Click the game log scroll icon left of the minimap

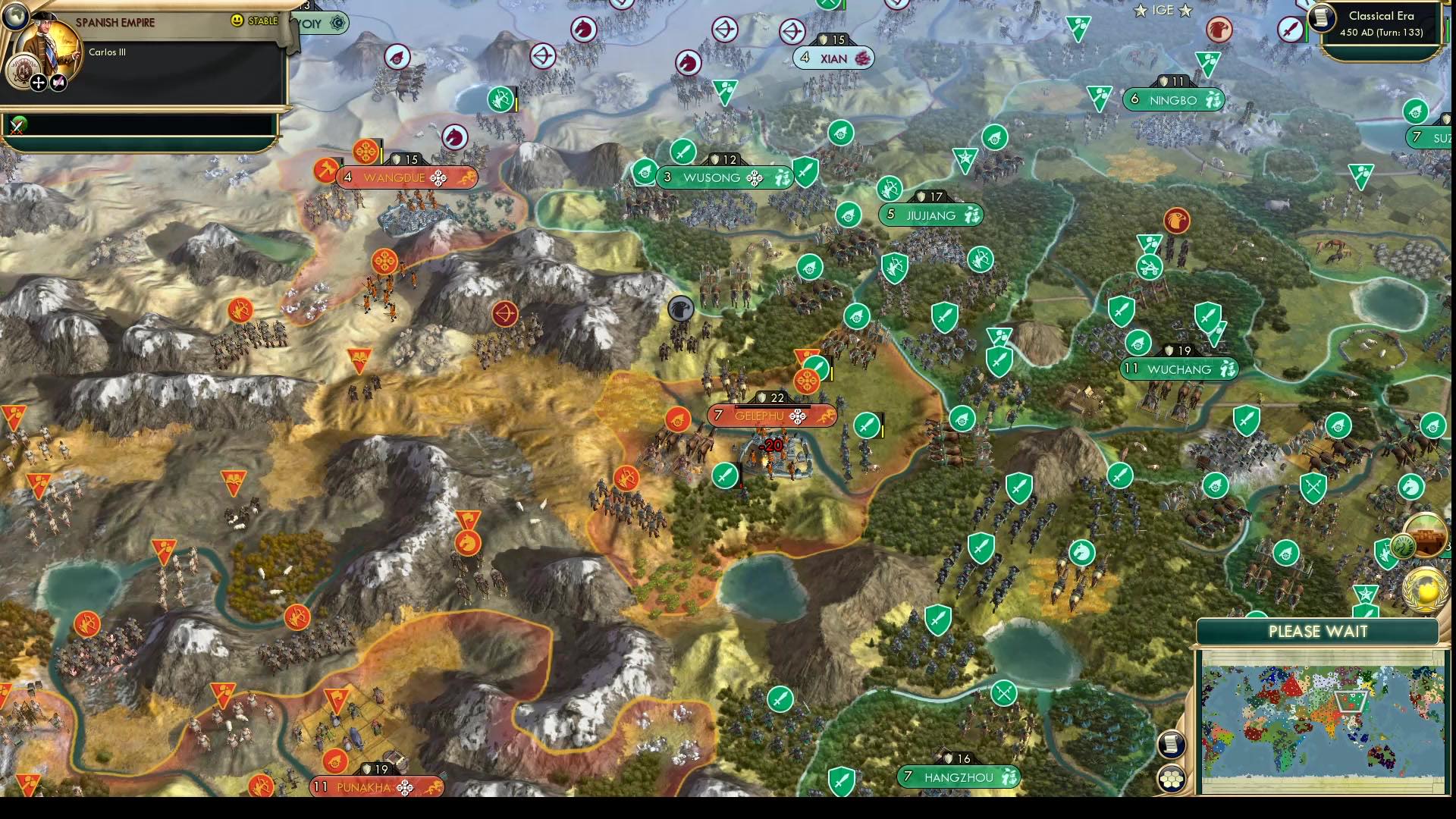[1172, 745]
